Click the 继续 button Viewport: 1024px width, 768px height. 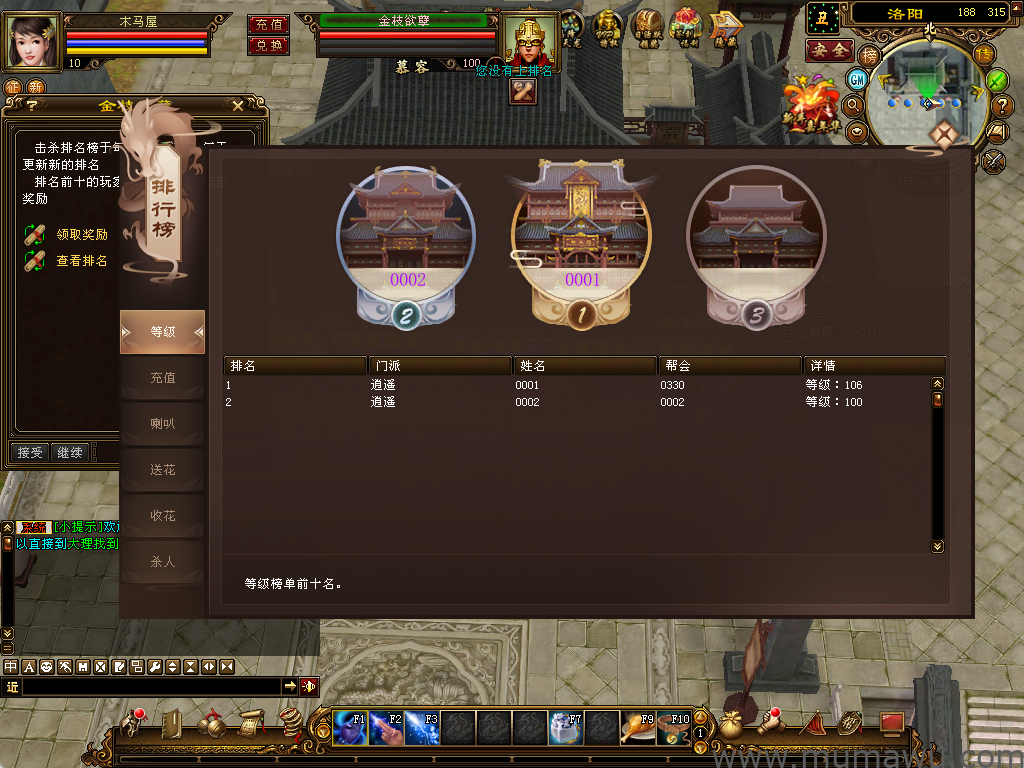pyautogui.click(x=70, y=453)
